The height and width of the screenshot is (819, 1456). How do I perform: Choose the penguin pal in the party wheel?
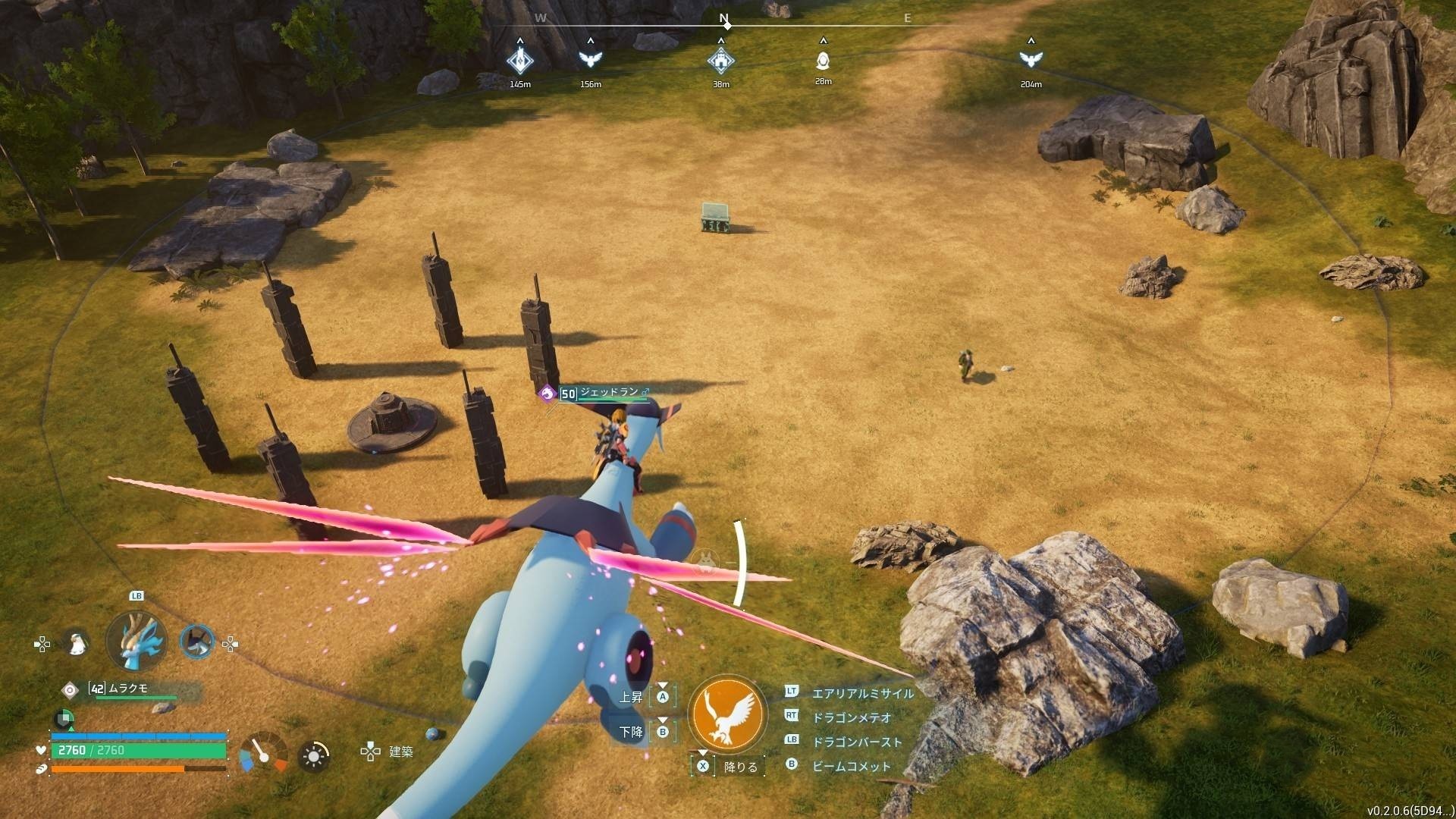pos(76,643)
